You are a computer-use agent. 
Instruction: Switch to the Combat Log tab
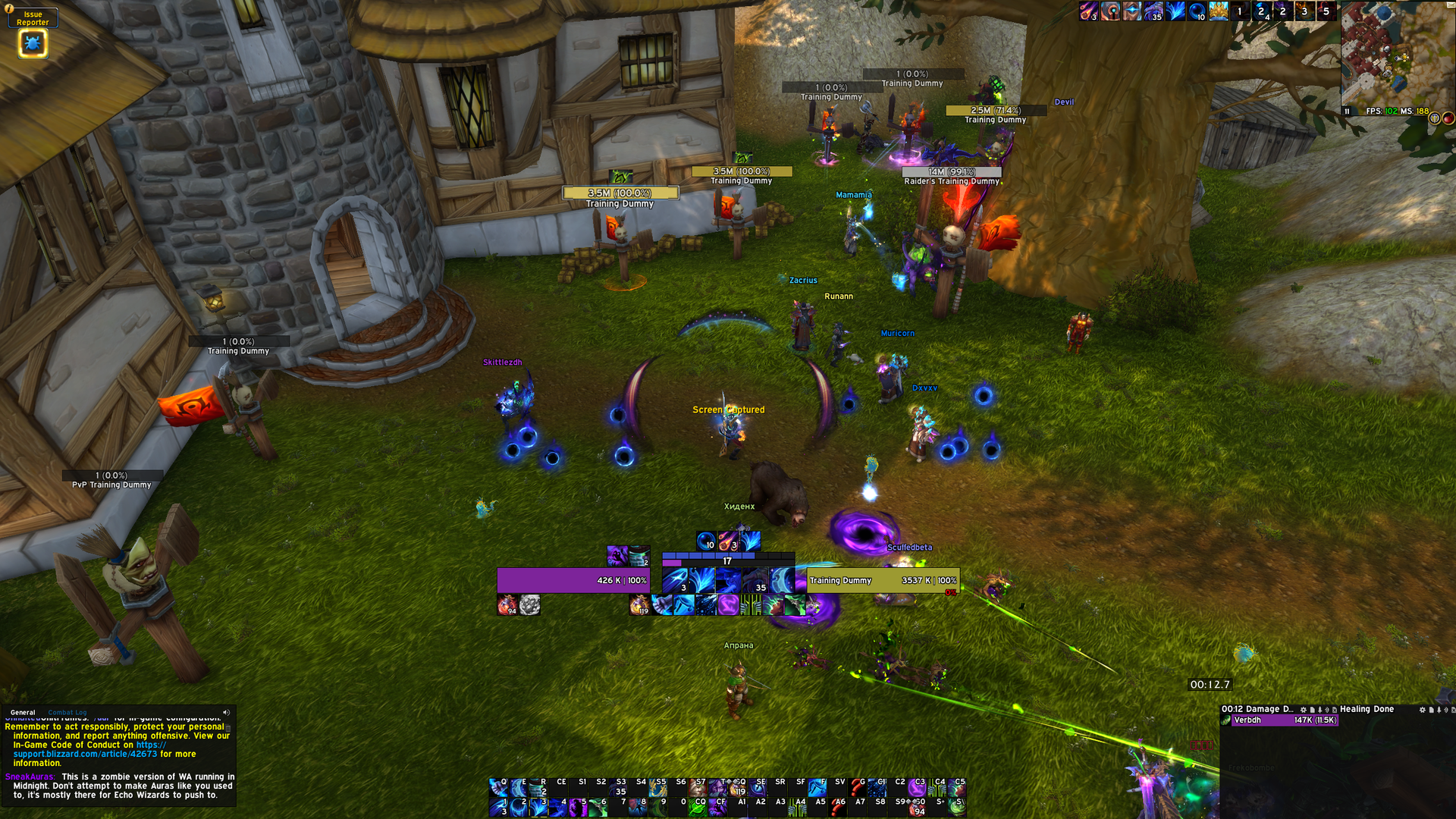point(67,713)
